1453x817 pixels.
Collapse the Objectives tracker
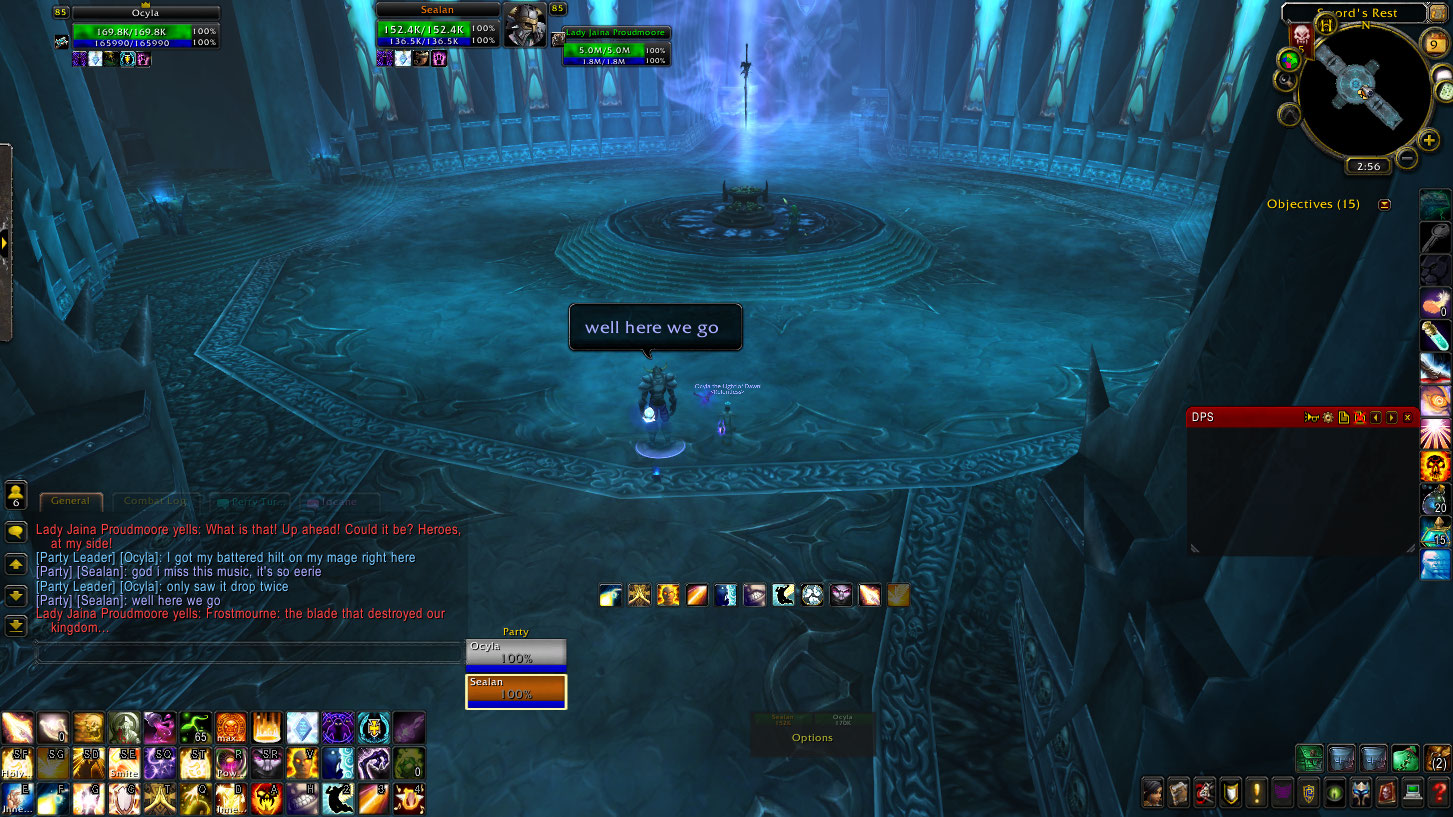(x=1384, y=205)
